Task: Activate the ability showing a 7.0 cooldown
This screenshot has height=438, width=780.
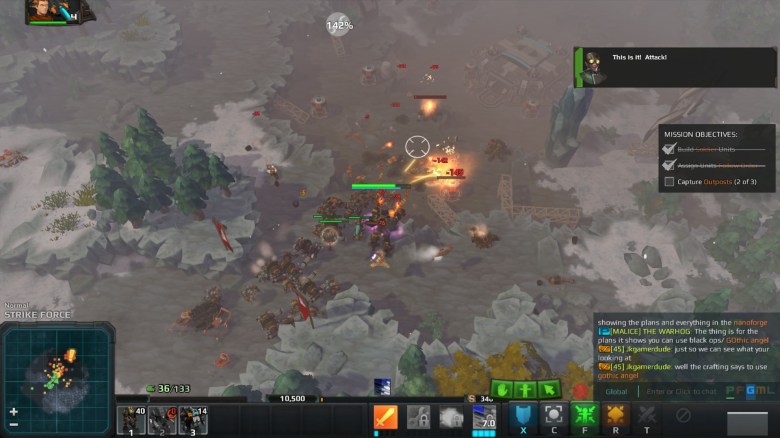Action: coord(483,417)
